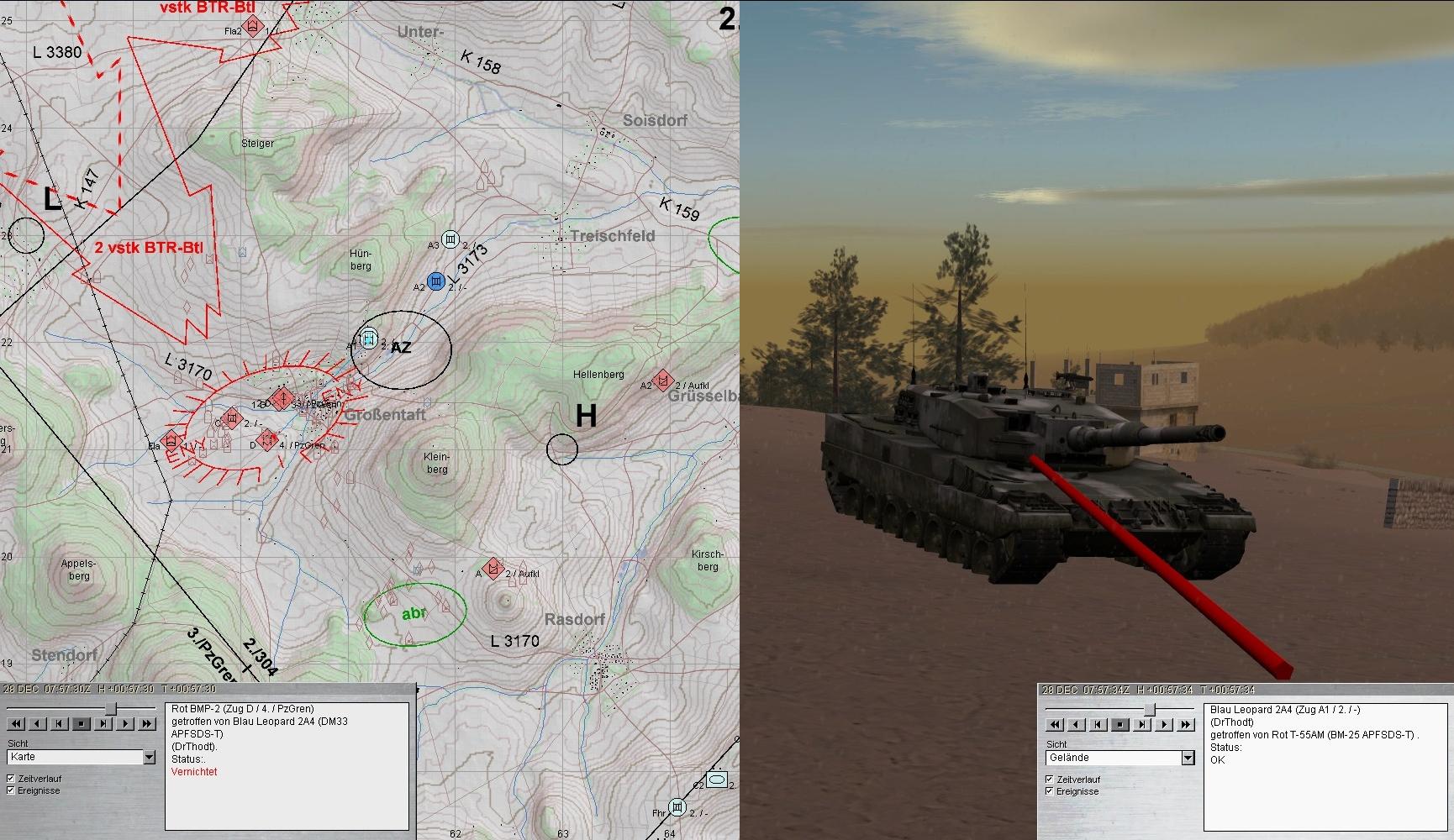Image resolution: width=1454 pixels, height=840 pixels.
Task: Click the timeline slider handle in Karte panel
Action: pos(110,708)
